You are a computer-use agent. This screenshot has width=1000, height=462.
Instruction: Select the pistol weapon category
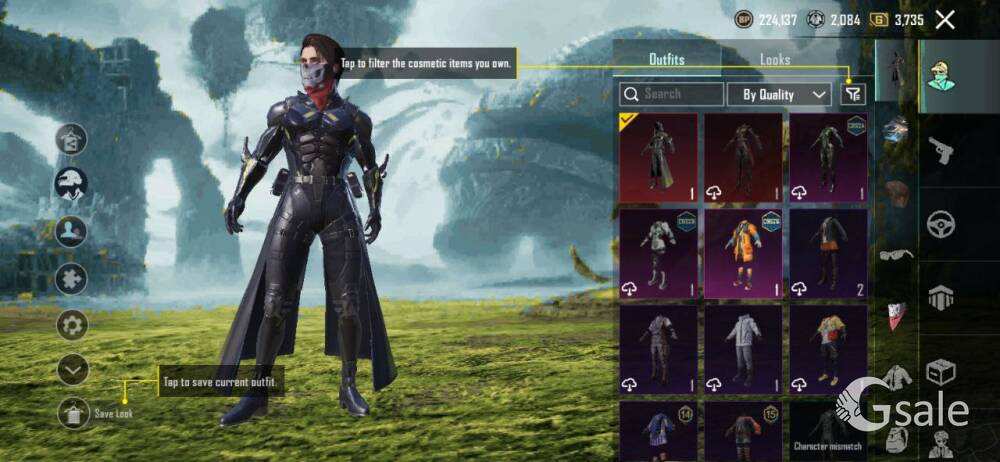click(x=941, y=152)
